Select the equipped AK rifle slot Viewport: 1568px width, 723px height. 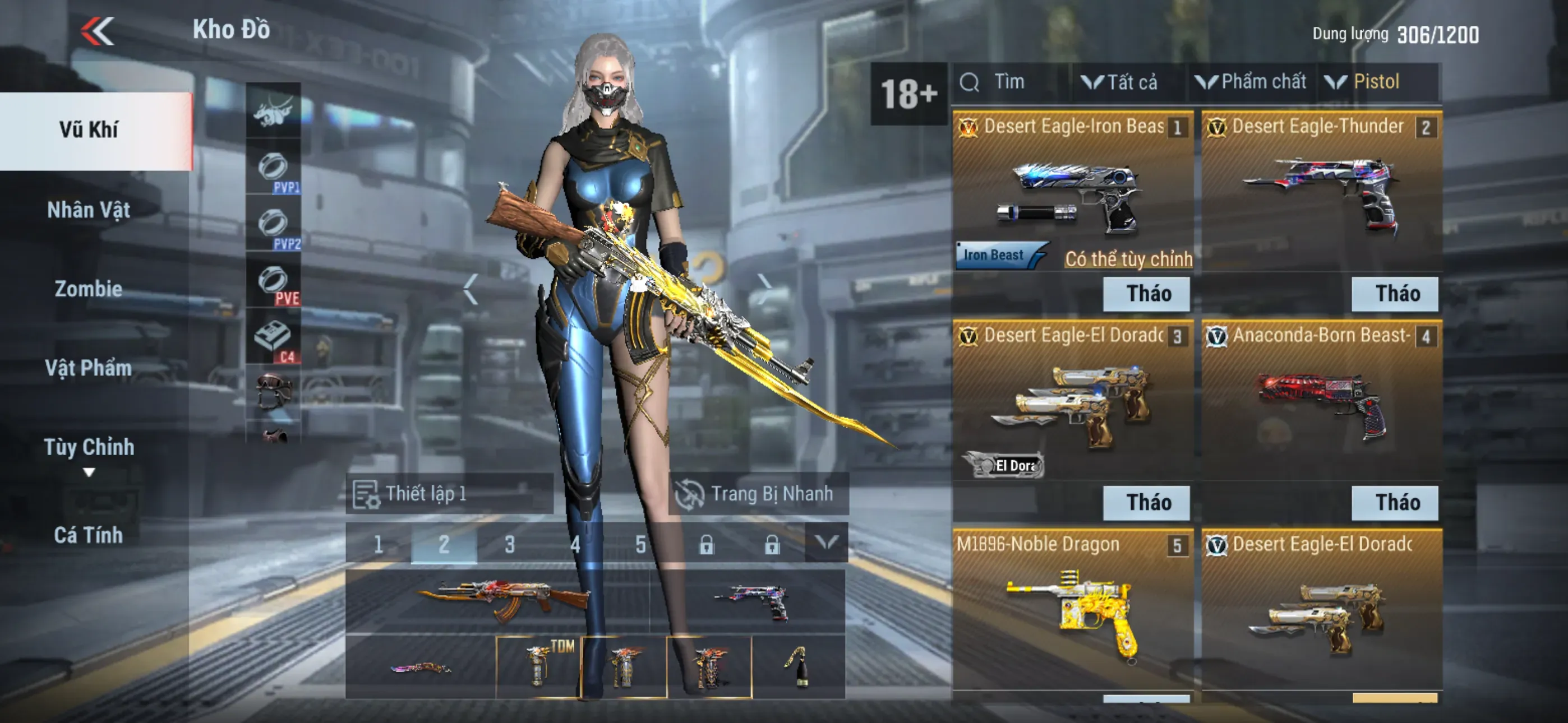(x=498, y=600)
